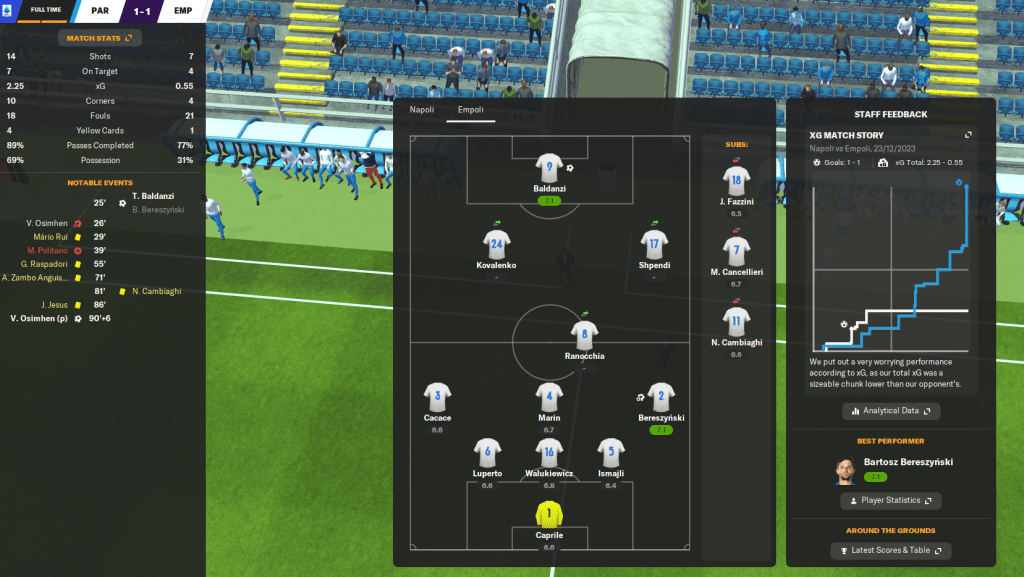The image size is (1024, 577).
Task: Choose substitute J. Fazzini
Action: [x=736, y=182]
